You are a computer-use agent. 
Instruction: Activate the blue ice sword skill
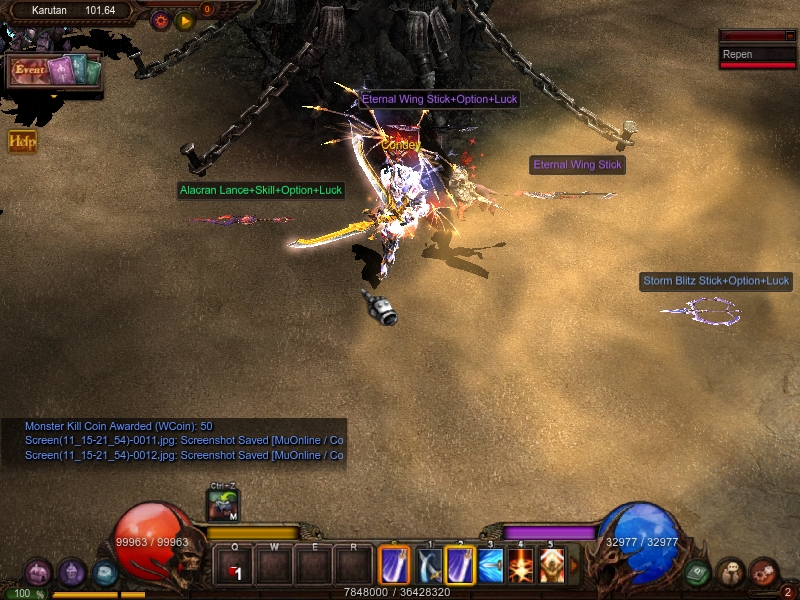(490, 566)
